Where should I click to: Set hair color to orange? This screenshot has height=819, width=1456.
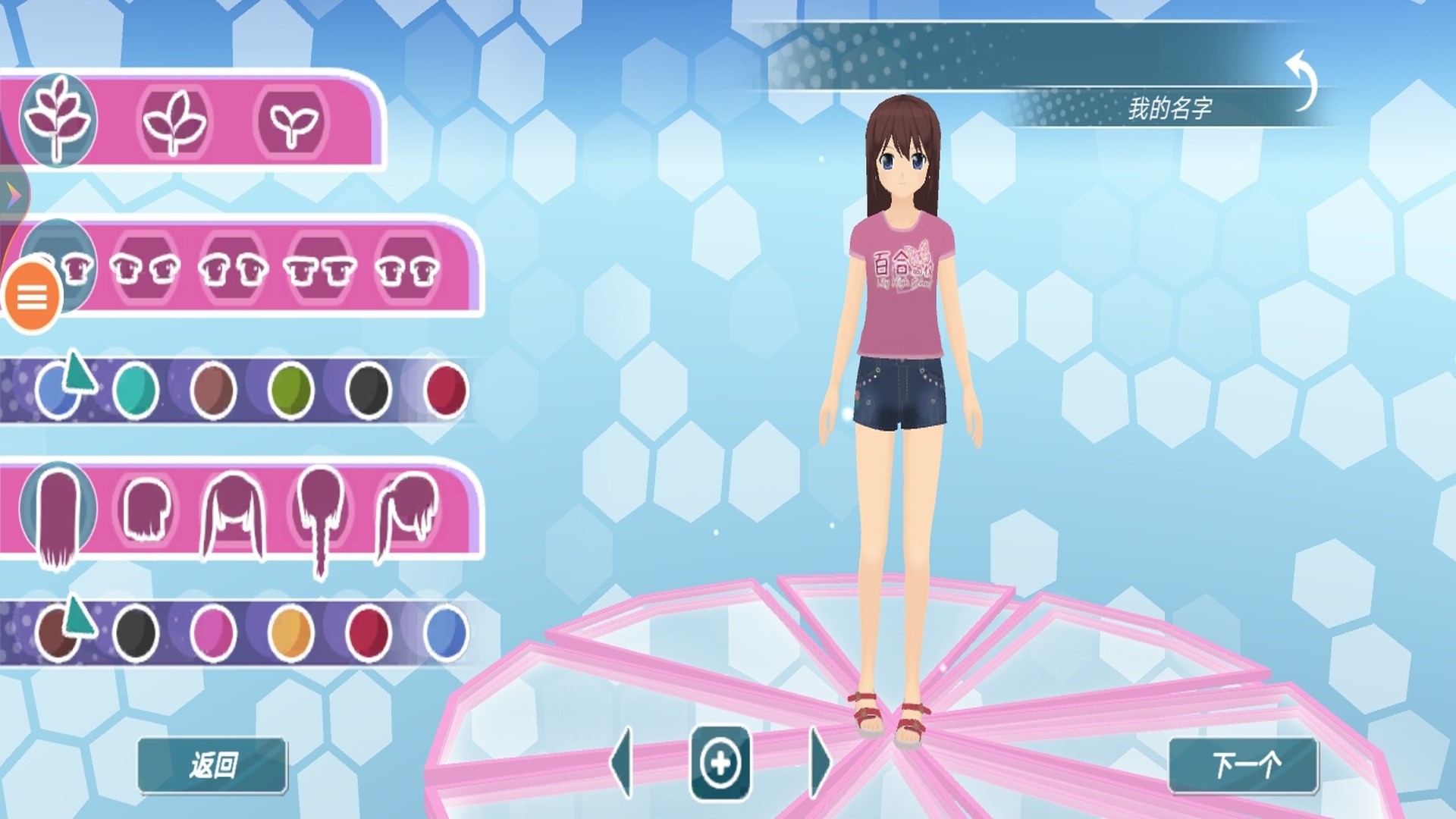[291, 633]
